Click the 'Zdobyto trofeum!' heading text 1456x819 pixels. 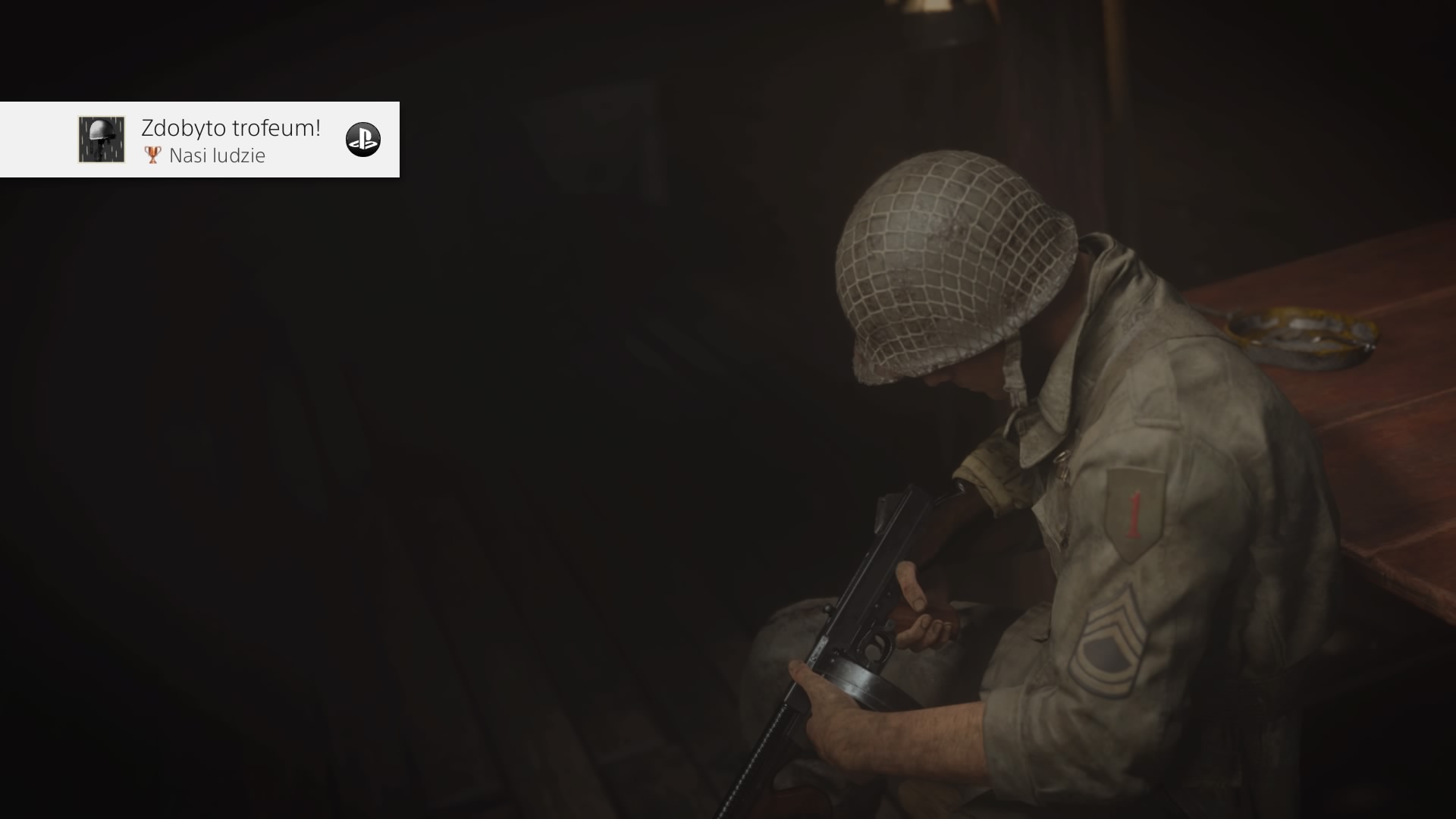pos(229,127)
